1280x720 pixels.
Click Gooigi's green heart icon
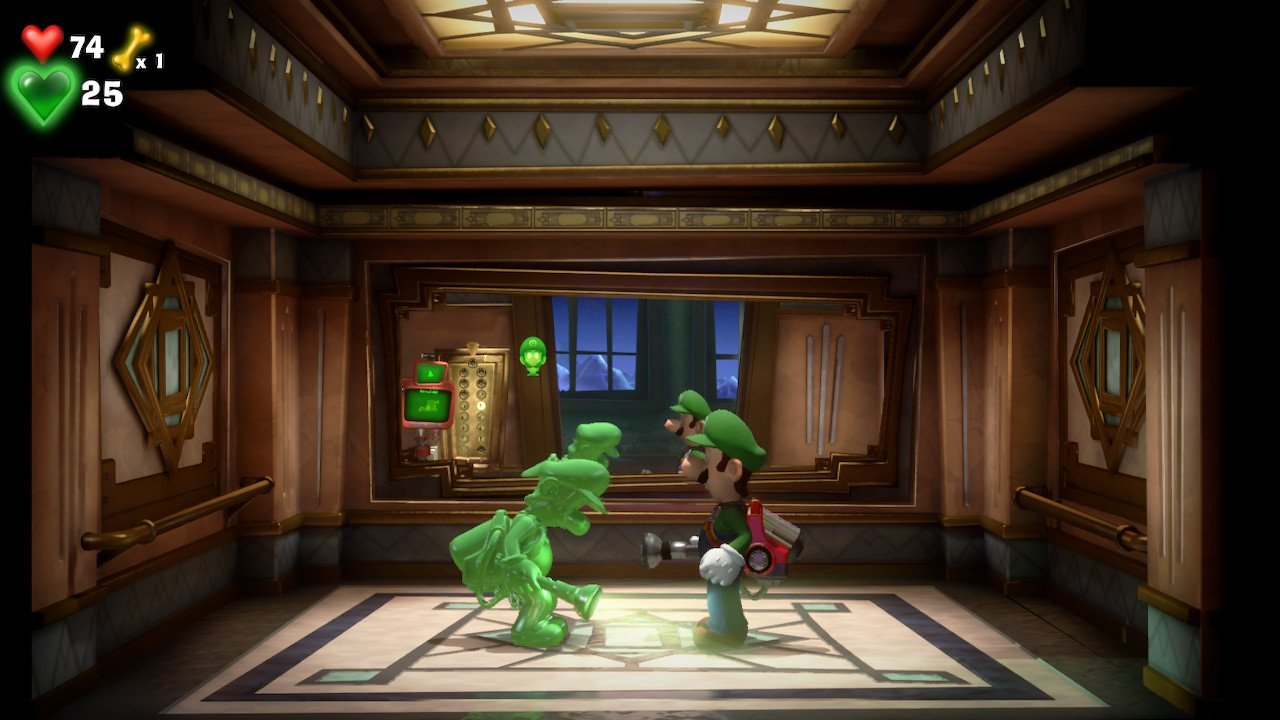tap(43, 95)
